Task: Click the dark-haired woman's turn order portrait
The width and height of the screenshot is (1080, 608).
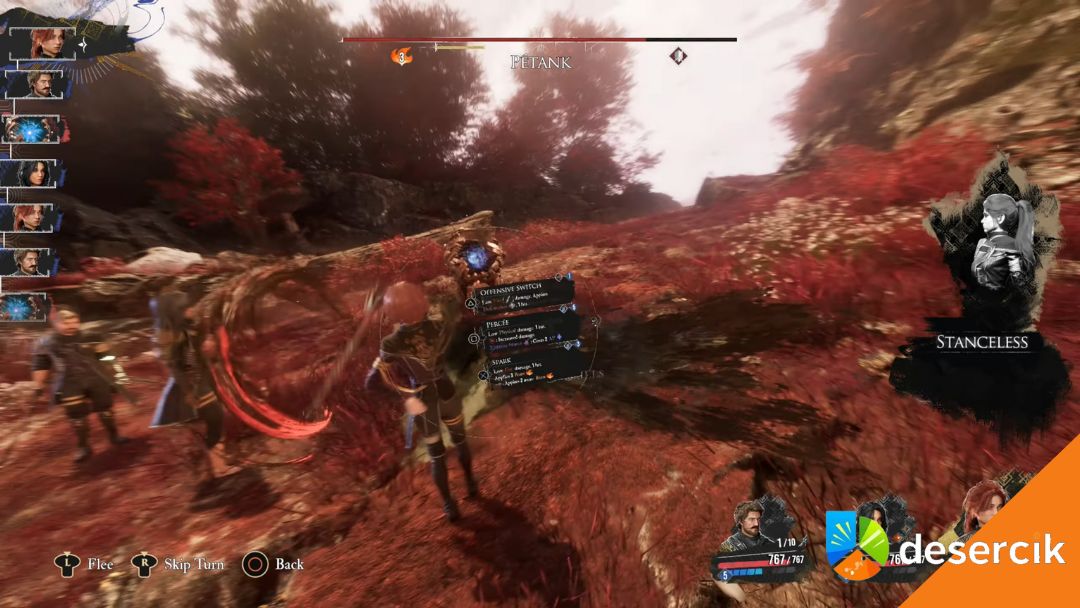Action: click(36, 173)
